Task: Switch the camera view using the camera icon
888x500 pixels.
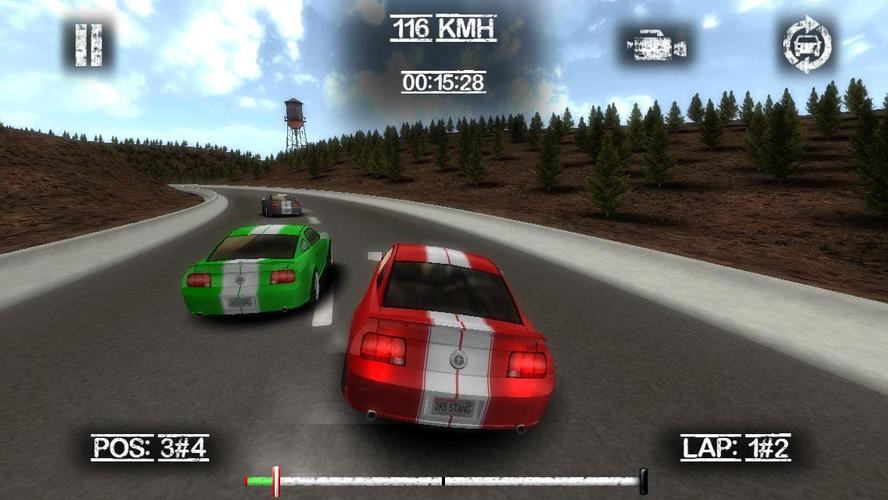Action: (x=656, y=45)
